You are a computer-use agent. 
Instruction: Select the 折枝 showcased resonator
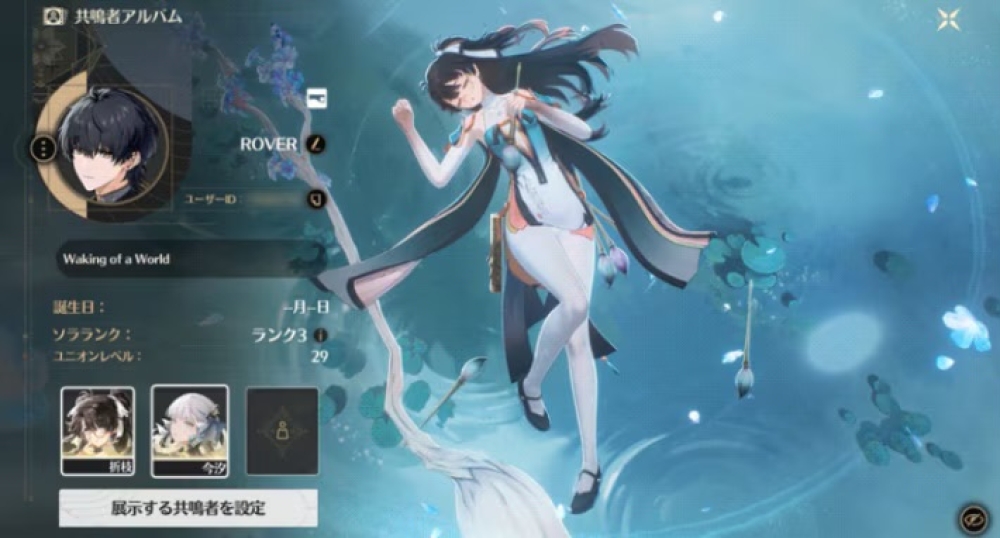pos(97,430)
